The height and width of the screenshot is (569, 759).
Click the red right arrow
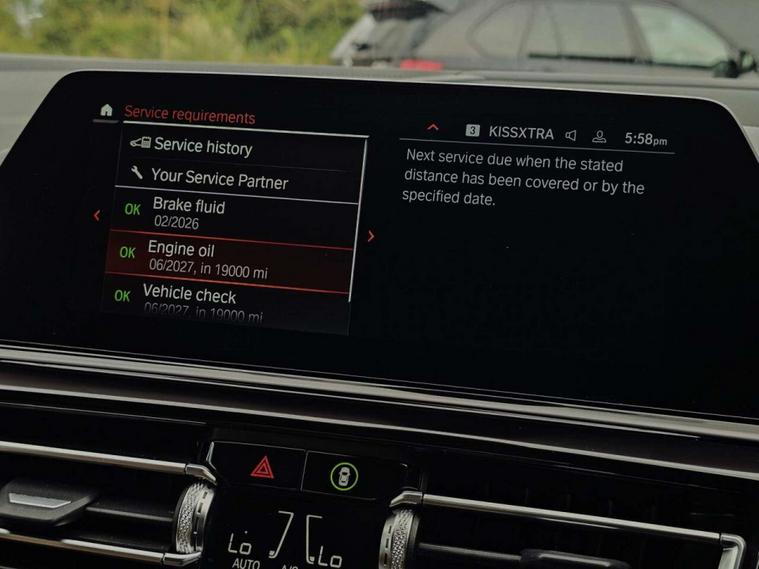(x=371, y=237)
